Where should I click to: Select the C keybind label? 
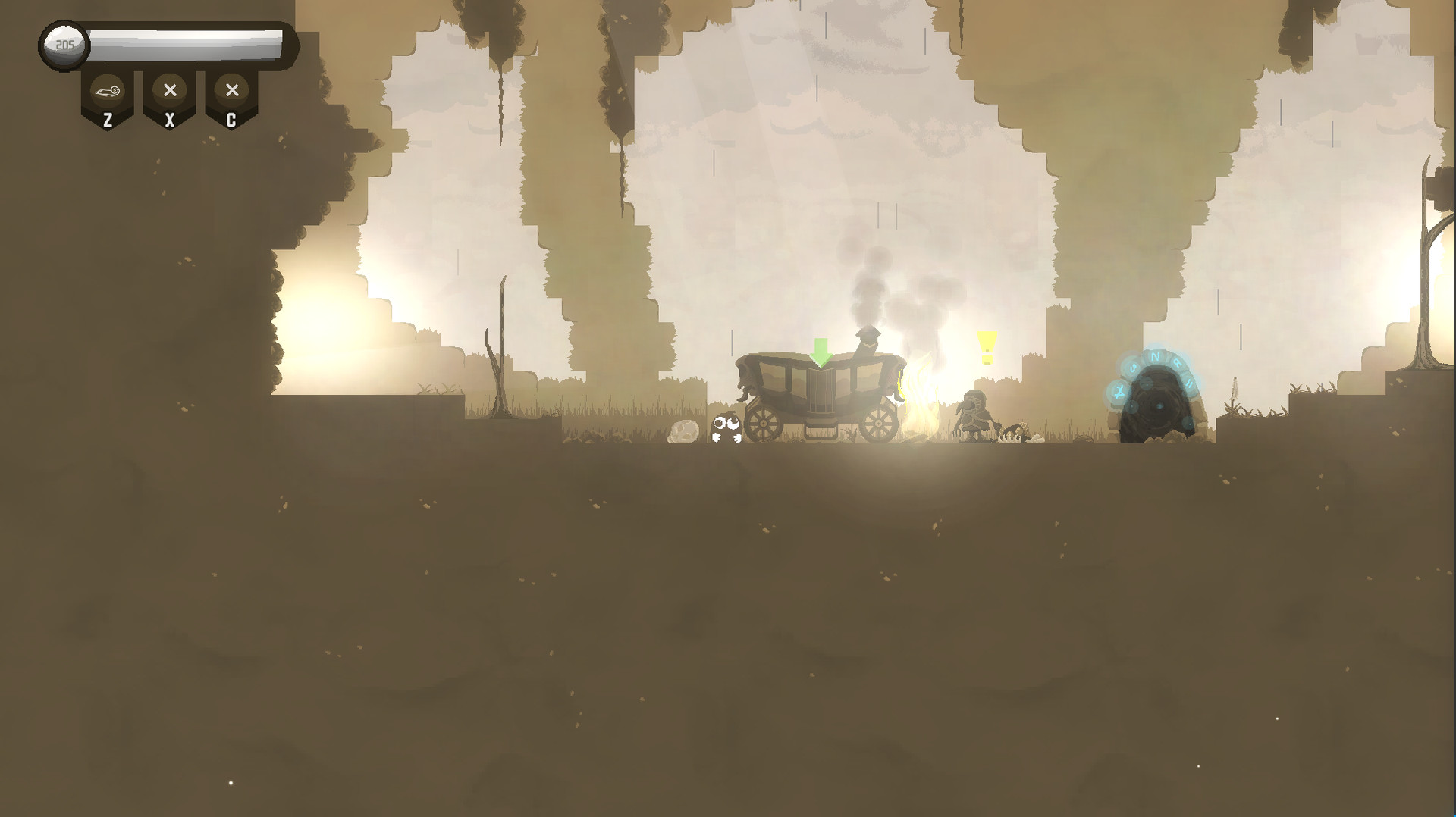[231, 118]
